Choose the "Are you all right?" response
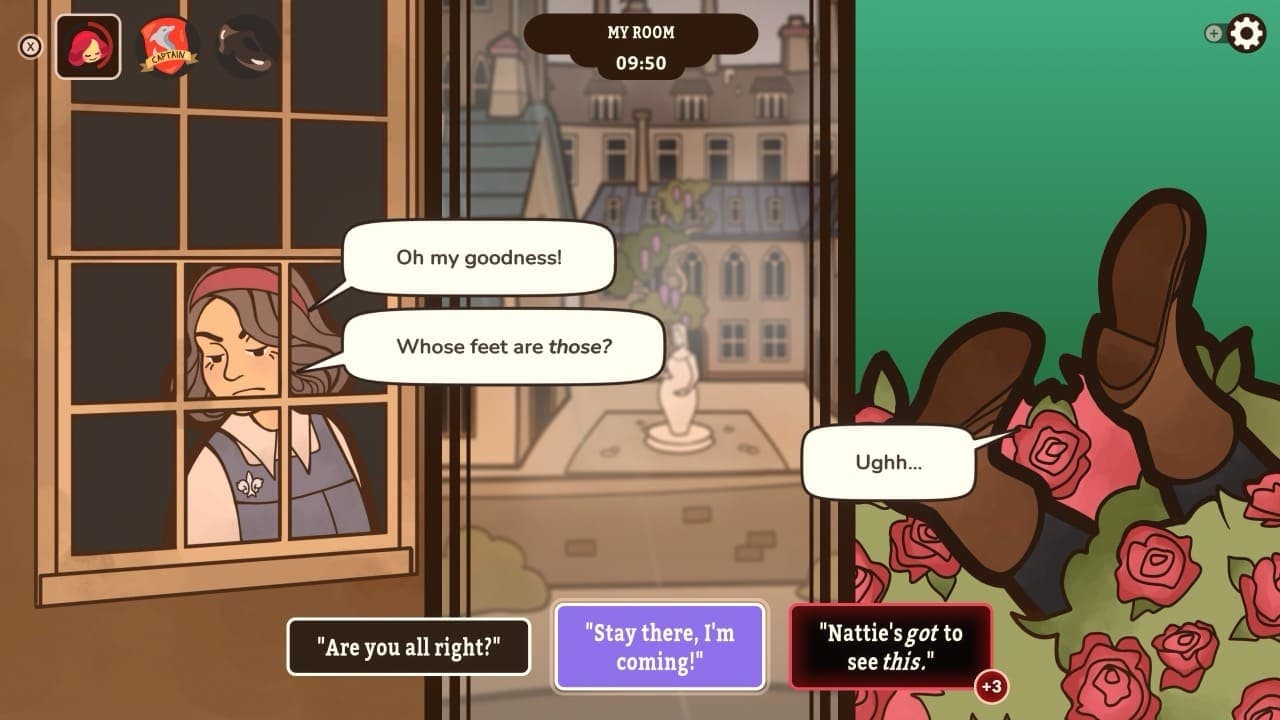 [408, 647]
